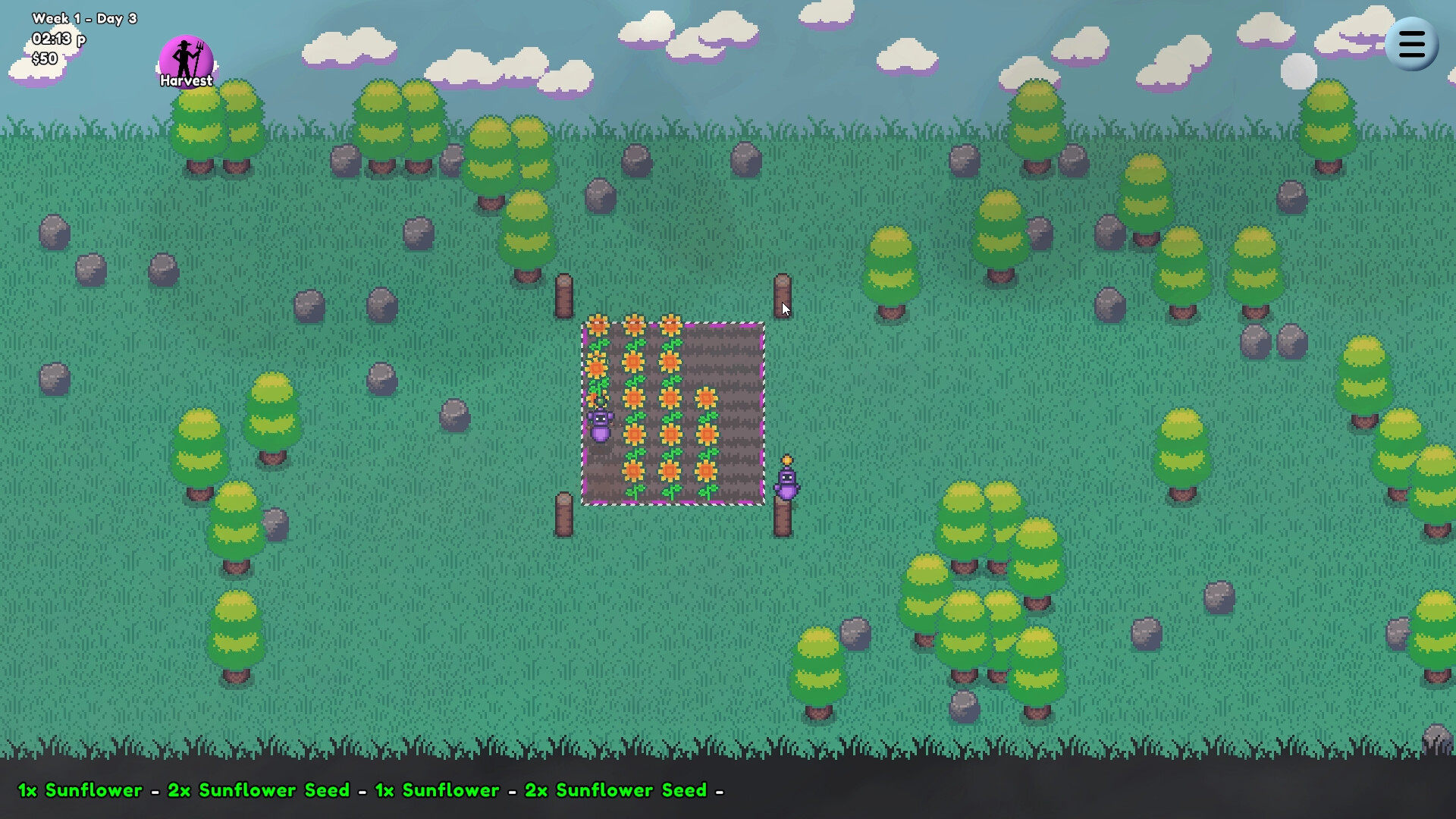The width and height of the screenshot is (1456, 819).
Task: Click the '1x Sunflower' inventory entry
Action: (79, 790)
